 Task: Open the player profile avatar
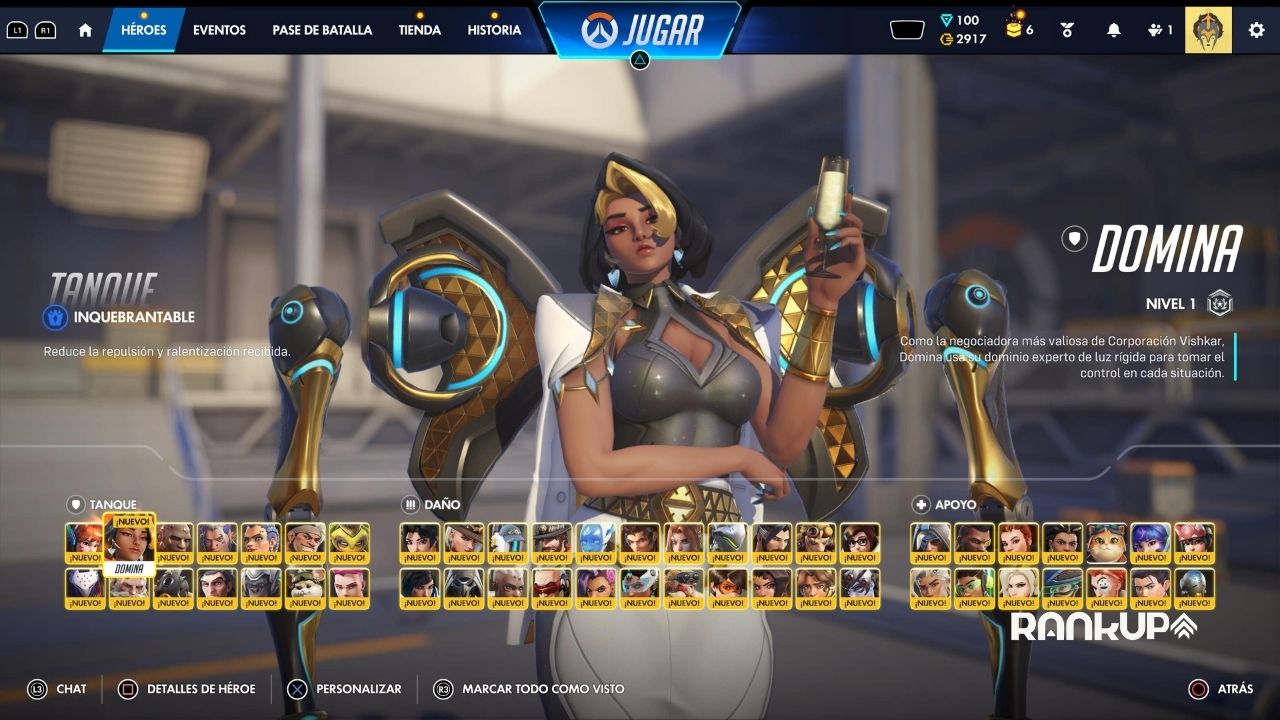click(x=1208, y=30)
